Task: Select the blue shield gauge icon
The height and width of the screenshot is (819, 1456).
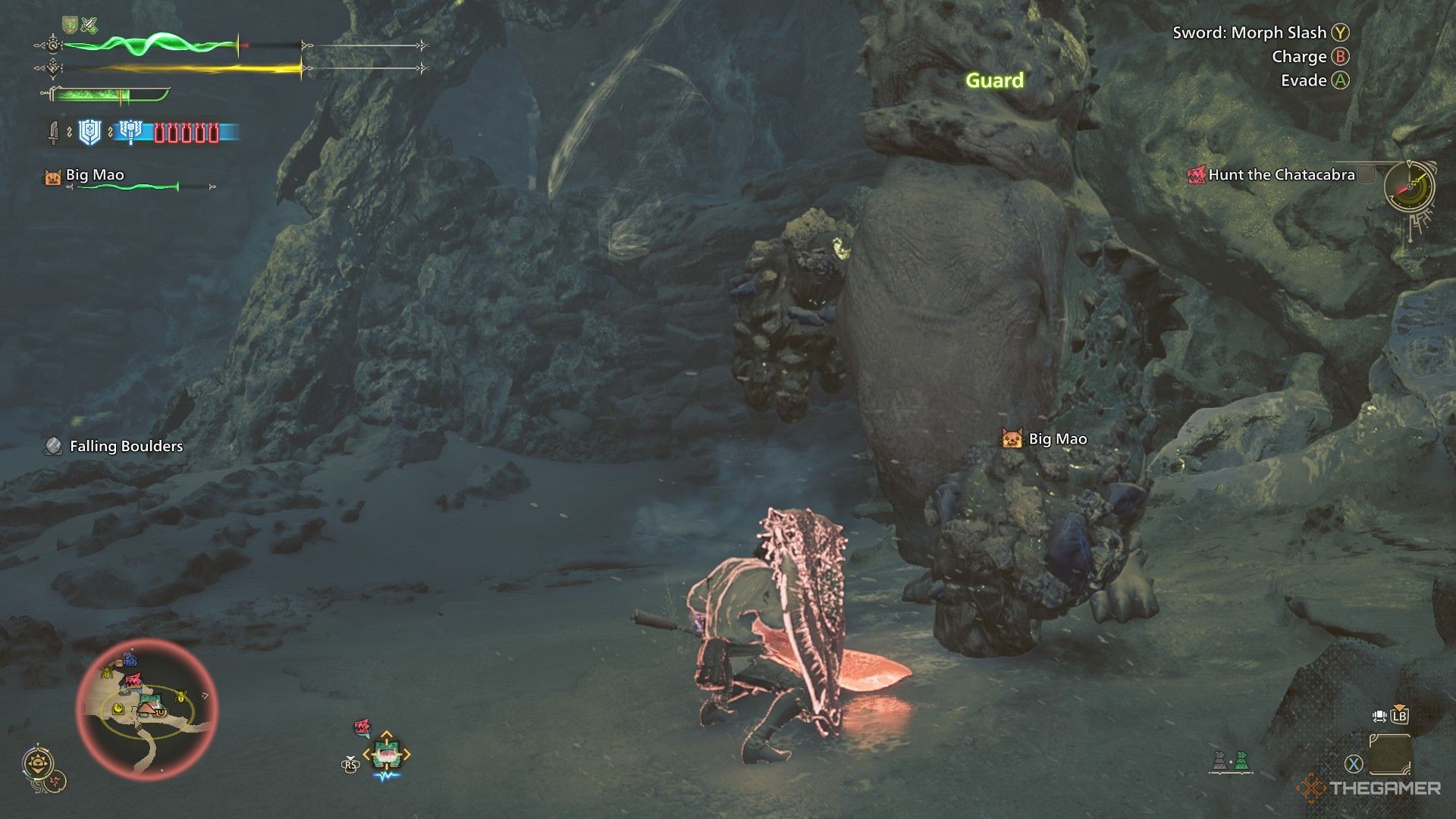Action: point(88,133)
